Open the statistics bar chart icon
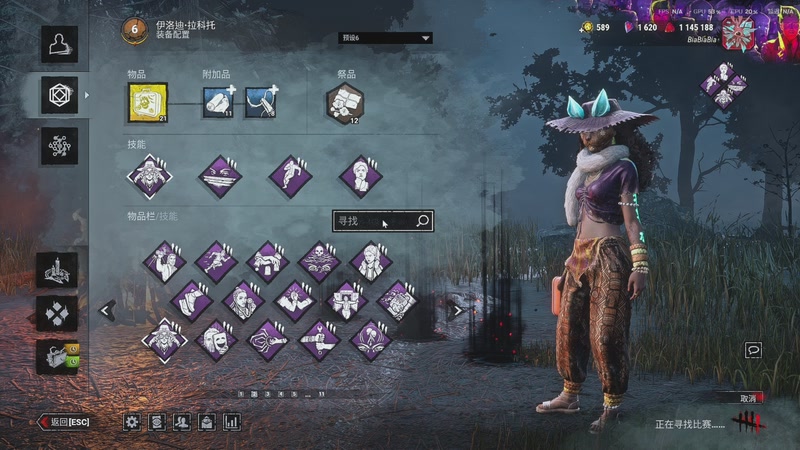 tap(232, 422)
